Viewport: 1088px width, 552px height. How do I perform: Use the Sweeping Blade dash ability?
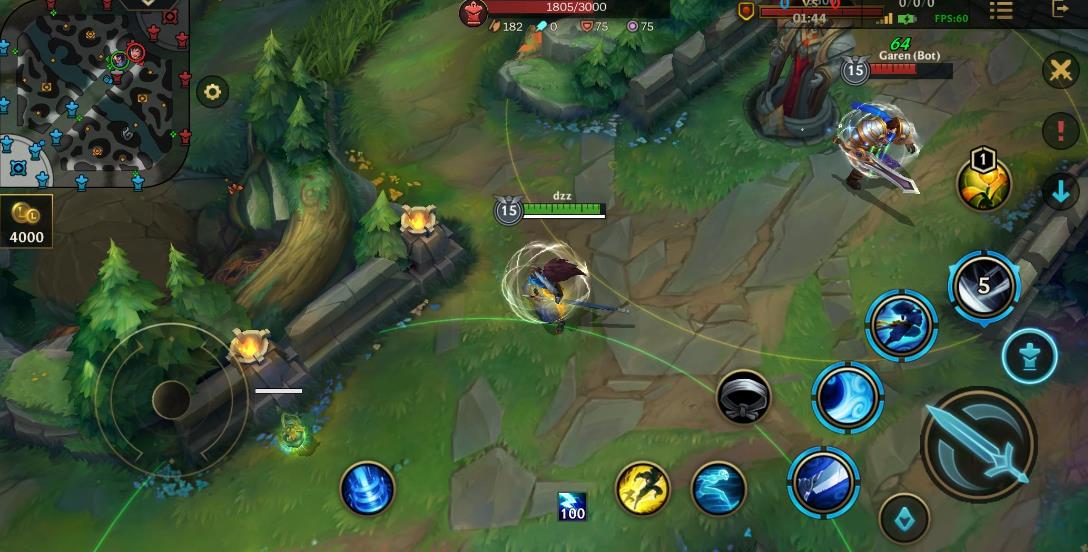(901, 324)
